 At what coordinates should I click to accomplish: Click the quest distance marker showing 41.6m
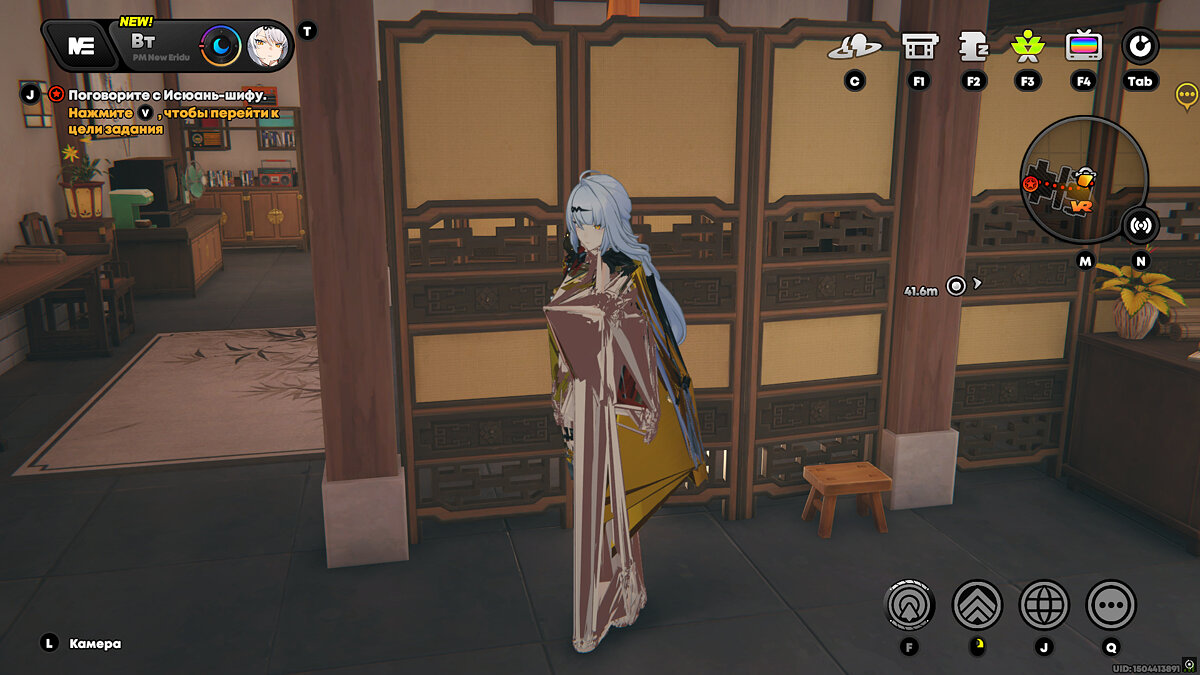(957, 286)
